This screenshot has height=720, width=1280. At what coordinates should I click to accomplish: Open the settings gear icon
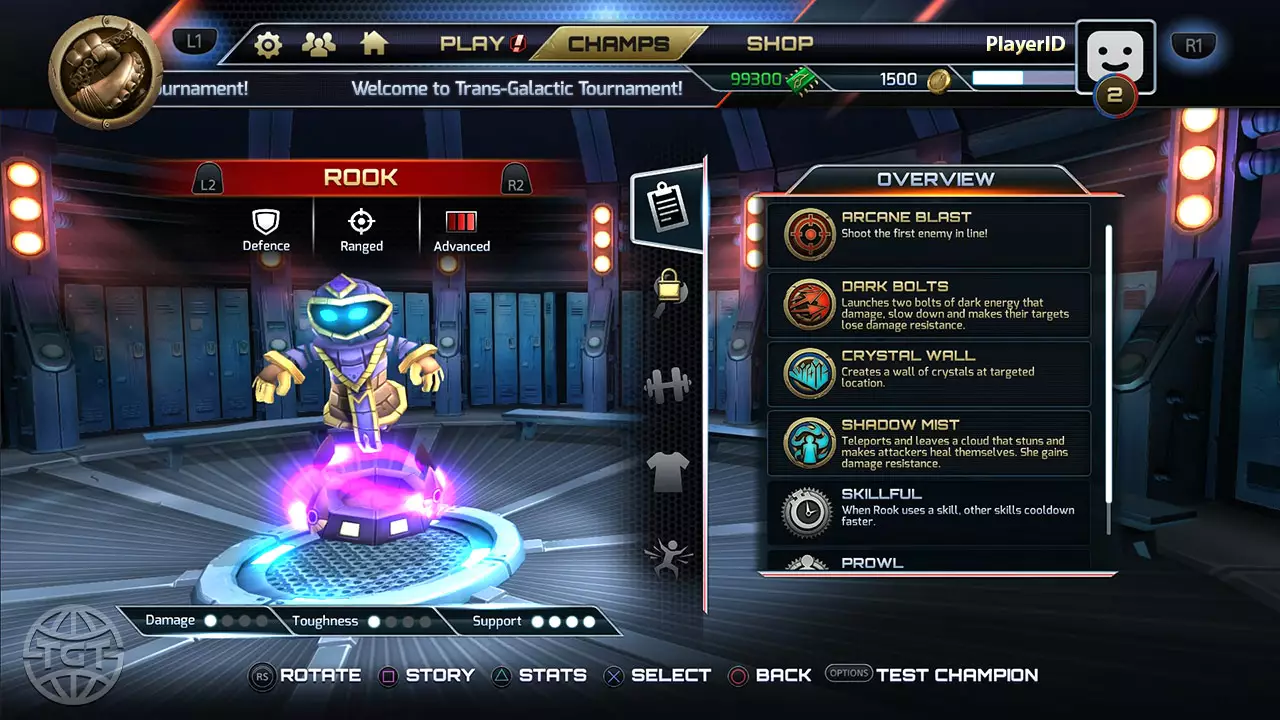point(268,44)
